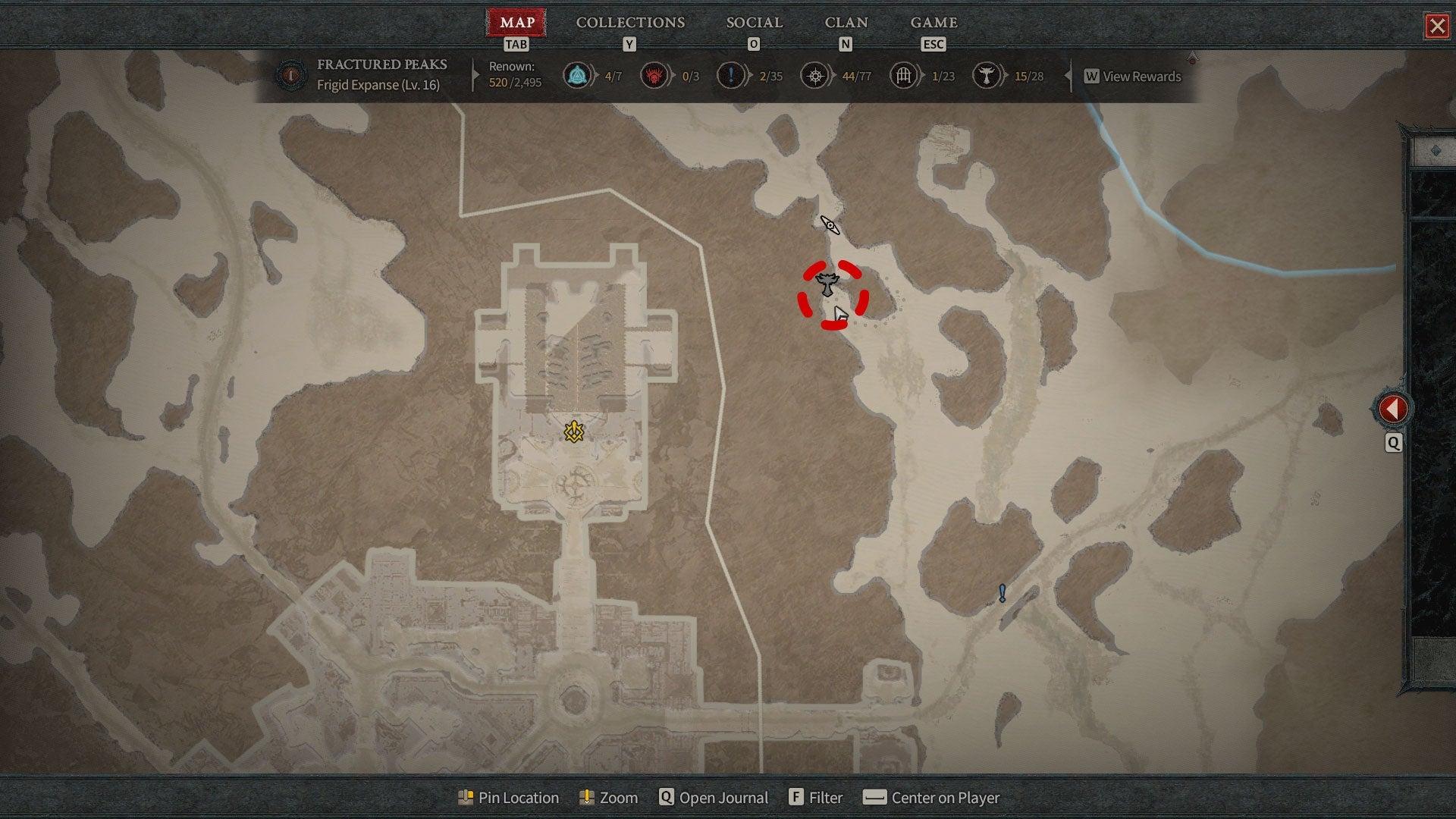Image resolution: width=1456 pixels, height=819 pixels.
Task: Expand the journal with the red arrow
Action: click(1393, 409)
